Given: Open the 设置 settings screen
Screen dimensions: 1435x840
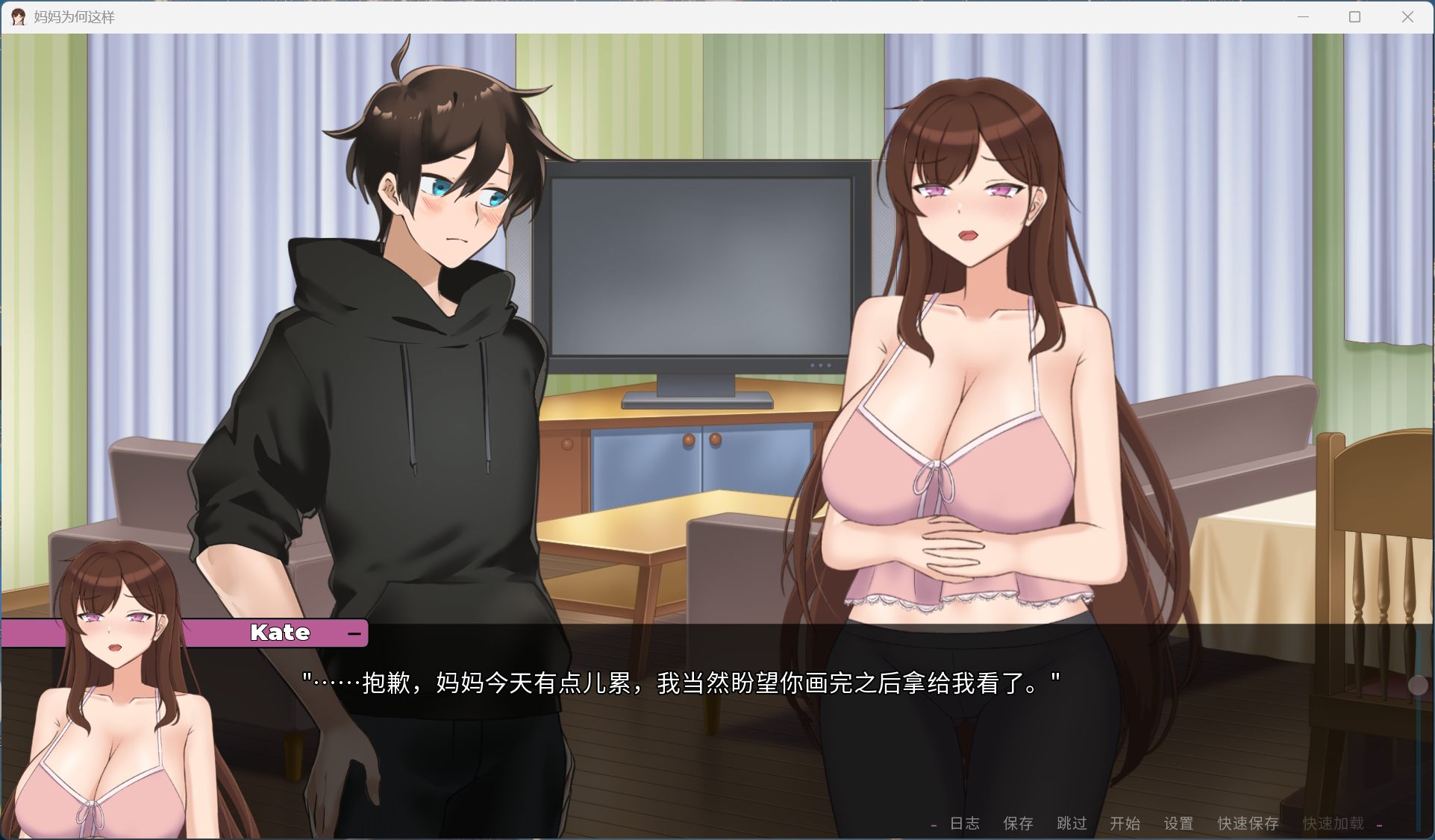Looking at the screenshot, I should click(x=1179, y=824).
